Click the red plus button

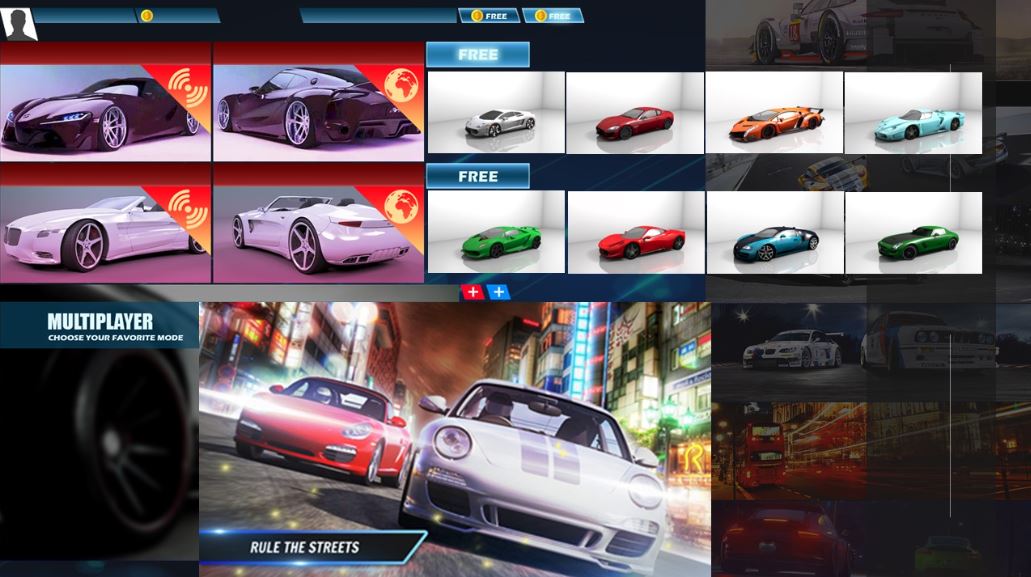pyautogui.click(x=473, y=292)
